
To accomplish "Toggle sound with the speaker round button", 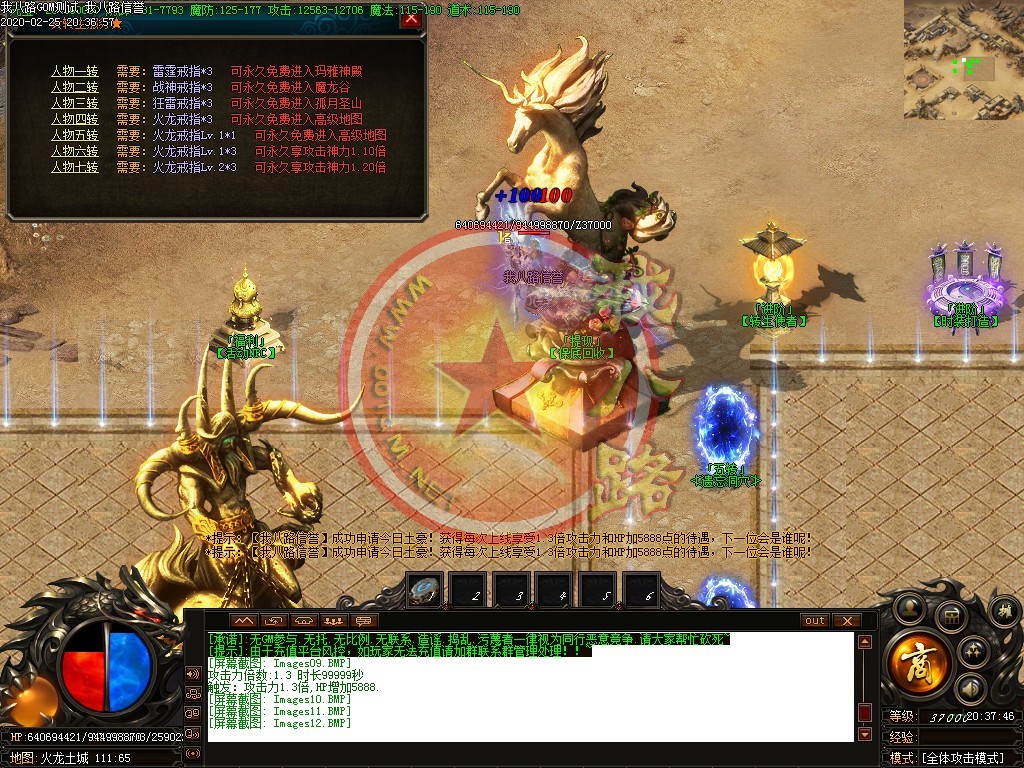I will pos(969,688).
